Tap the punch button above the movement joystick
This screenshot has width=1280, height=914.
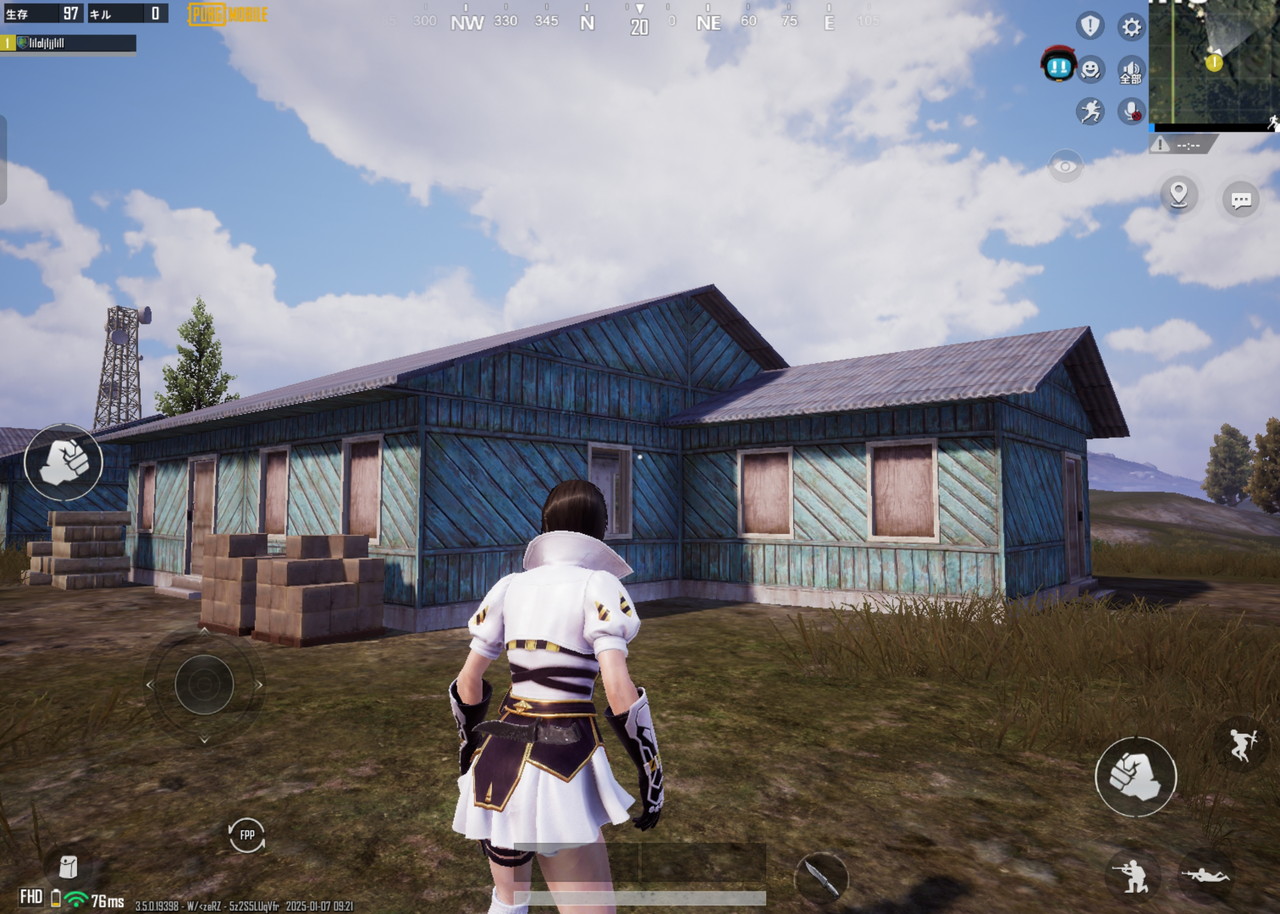[63, 462]
